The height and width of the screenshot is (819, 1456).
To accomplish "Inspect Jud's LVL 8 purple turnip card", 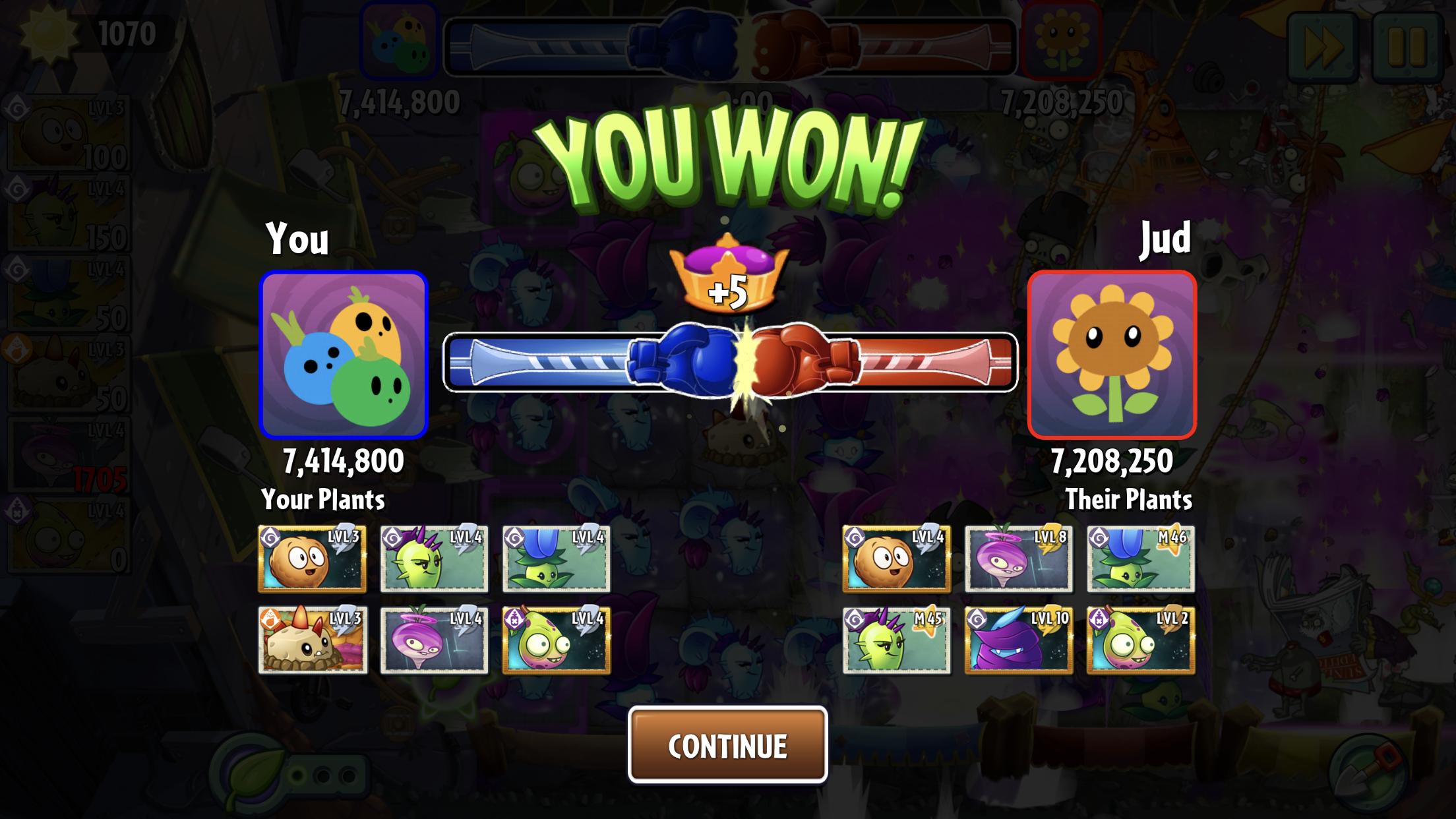I will click(1018, 559).
